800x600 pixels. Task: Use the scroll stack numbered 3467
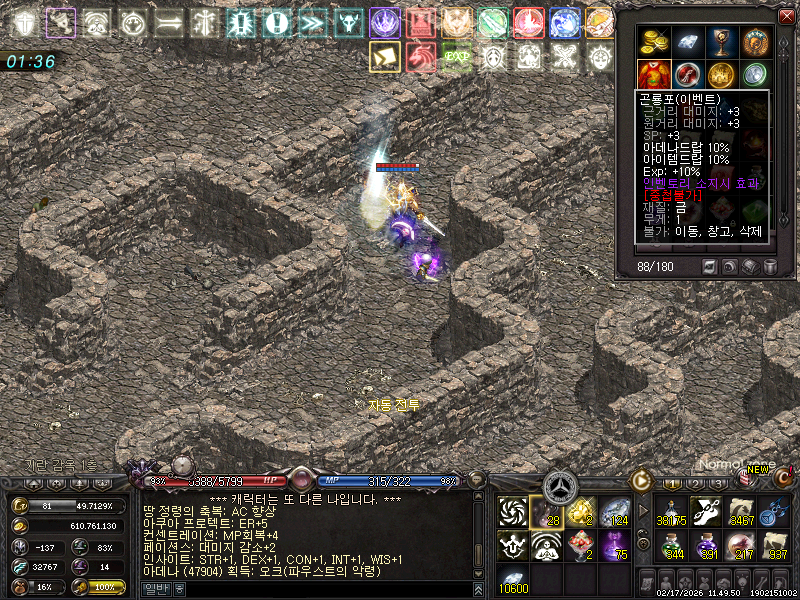(x=741, y=512)
